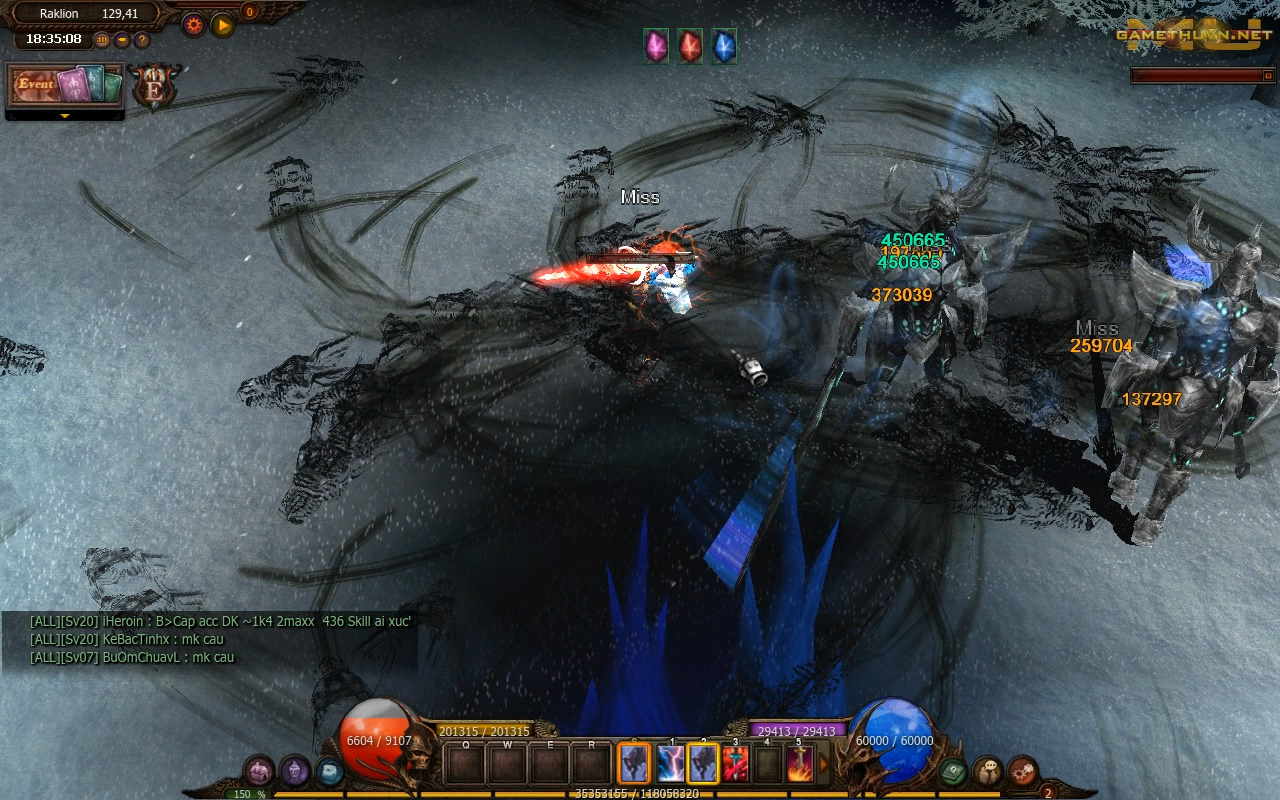Open the question mark help button

(x=142, y=40)
